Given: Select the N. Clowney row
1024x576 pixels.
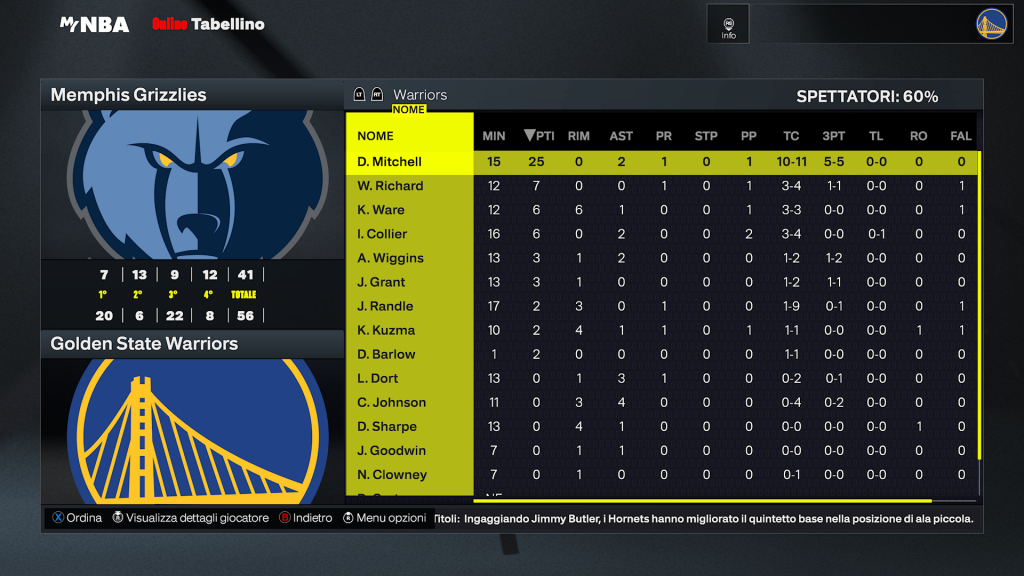Looking at the screenshot, I should (392, 475).
